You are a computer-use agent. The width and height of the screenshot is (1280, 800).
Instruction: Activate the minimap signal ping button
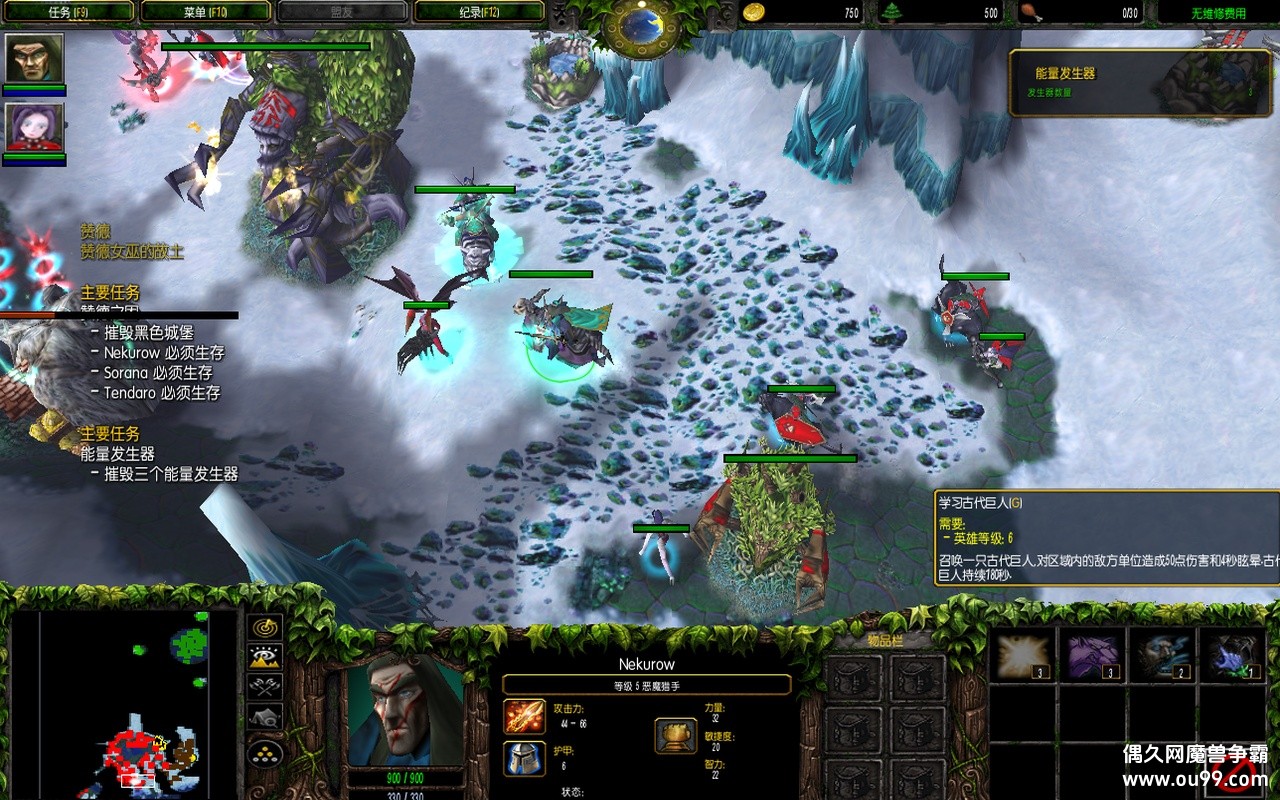tap(265, 628)
